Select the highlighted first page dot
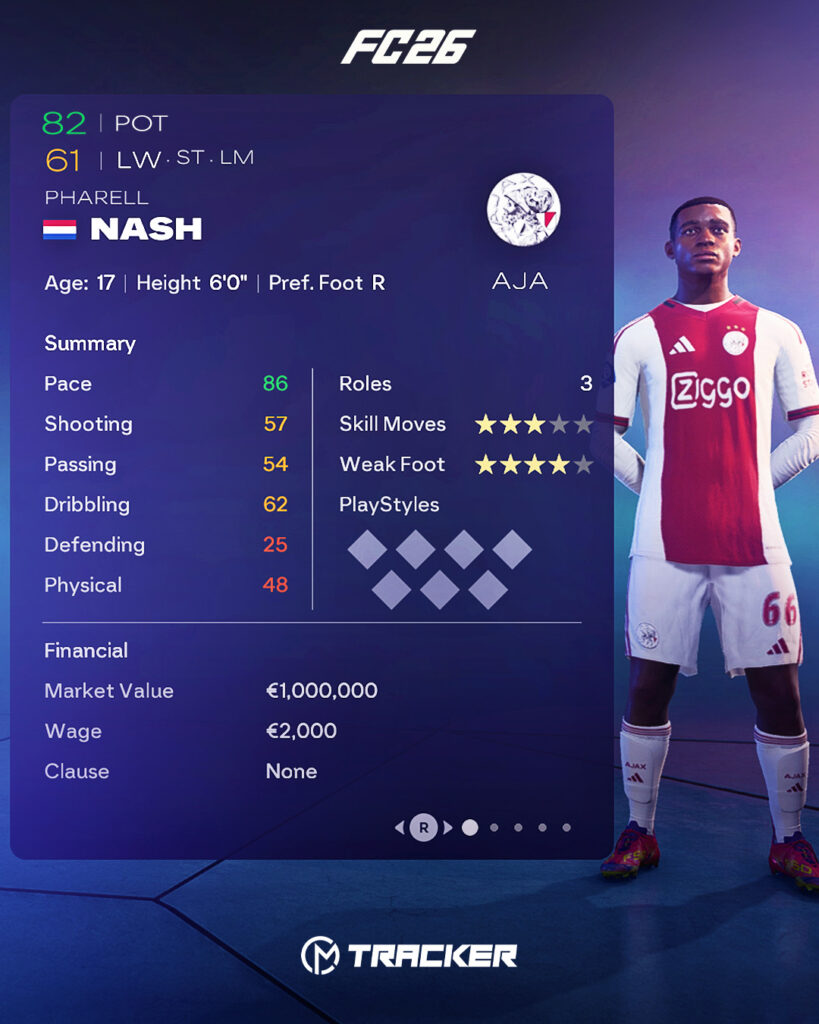Image resolution: width=819 pixels, height=1024 pixels. (470, 827)
